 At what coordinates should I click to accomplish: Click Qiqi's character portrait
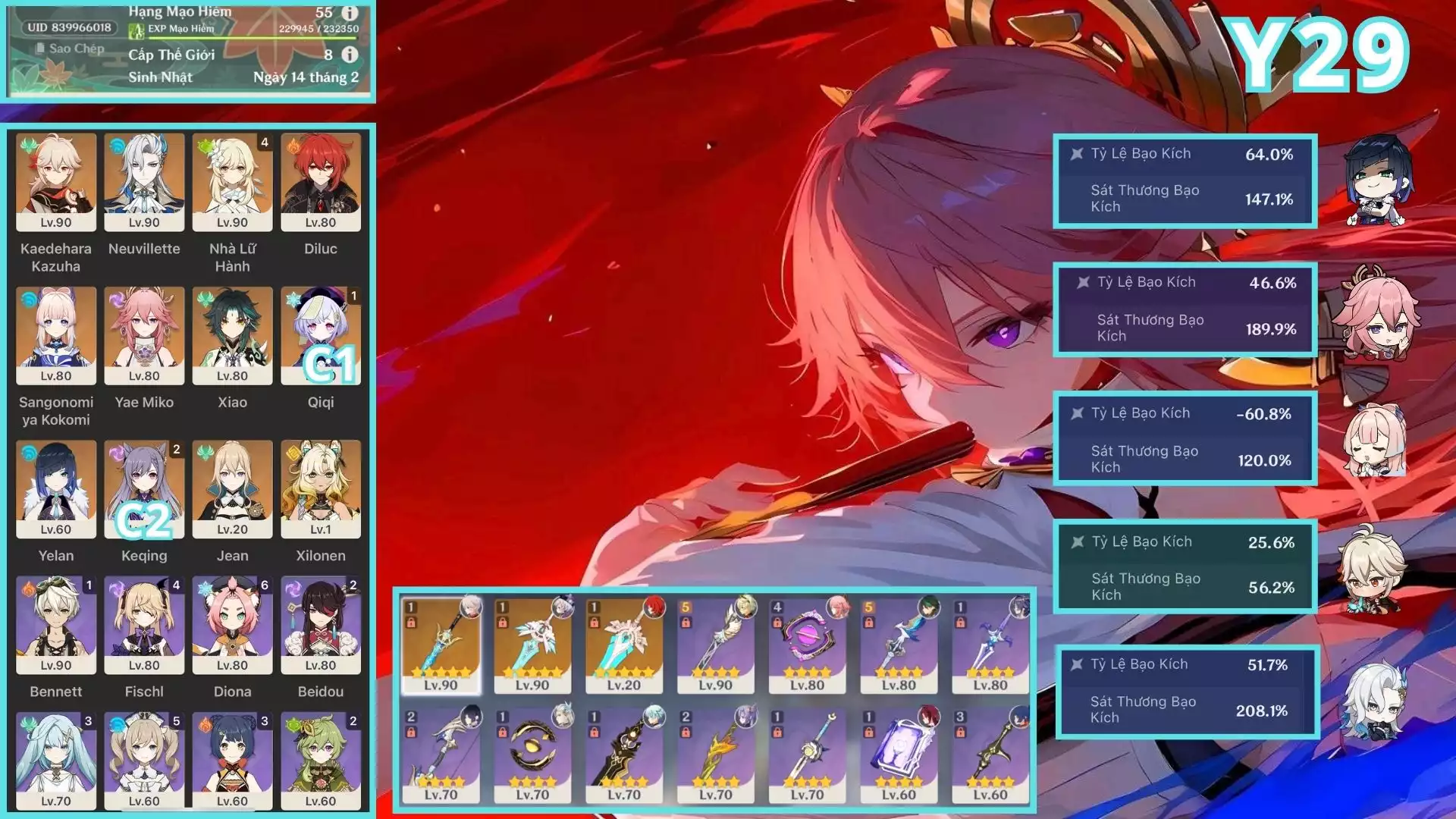click(321, 335)
